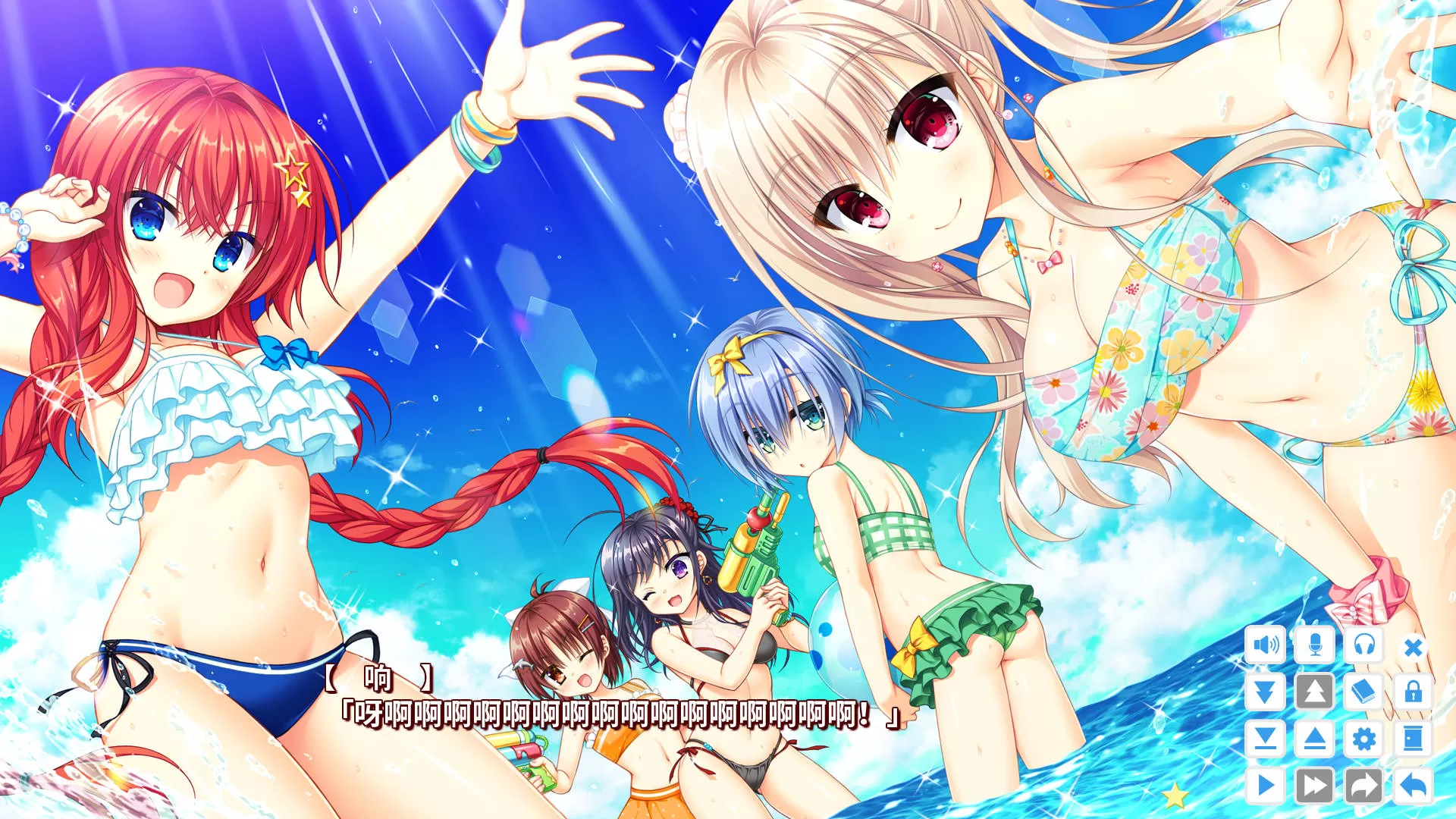Click the grayed curved forward arrow

[1363, 785]
